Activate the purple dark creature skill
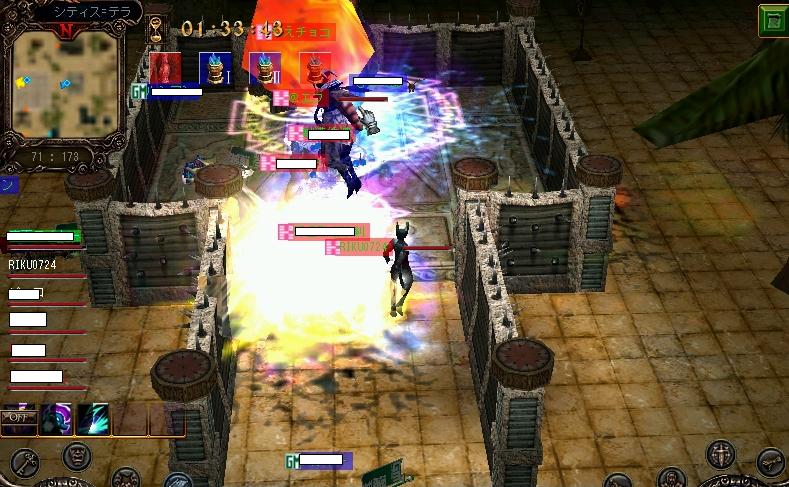The width and height of the screenshot is (789, 487). coord(56,419)
